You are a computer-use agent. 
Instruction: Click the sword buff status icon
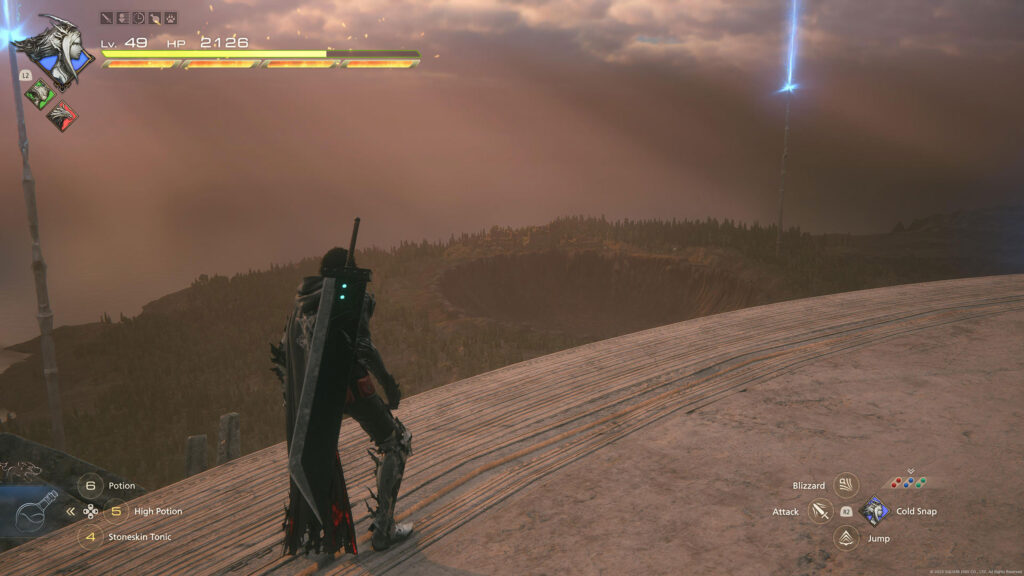tap(107, 18)
